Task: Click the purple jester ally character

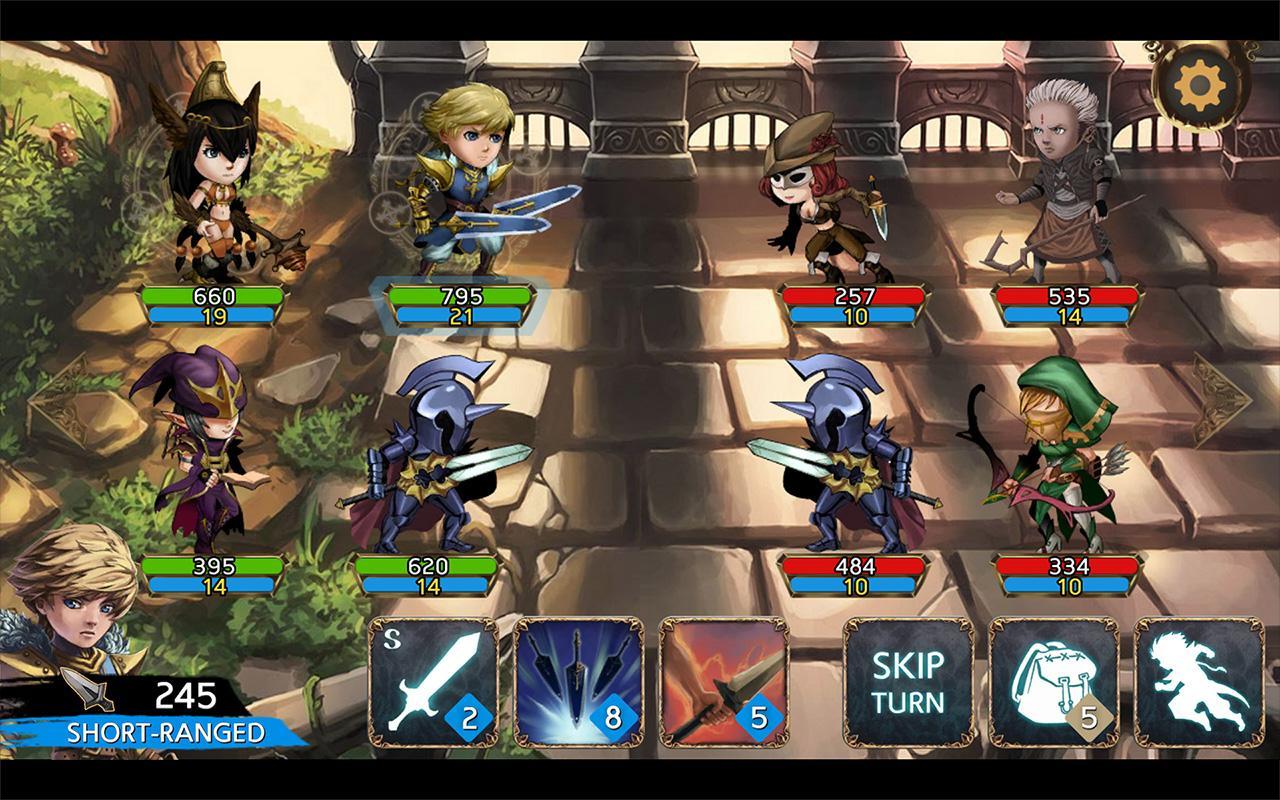Action: click(x=210, y=450)
